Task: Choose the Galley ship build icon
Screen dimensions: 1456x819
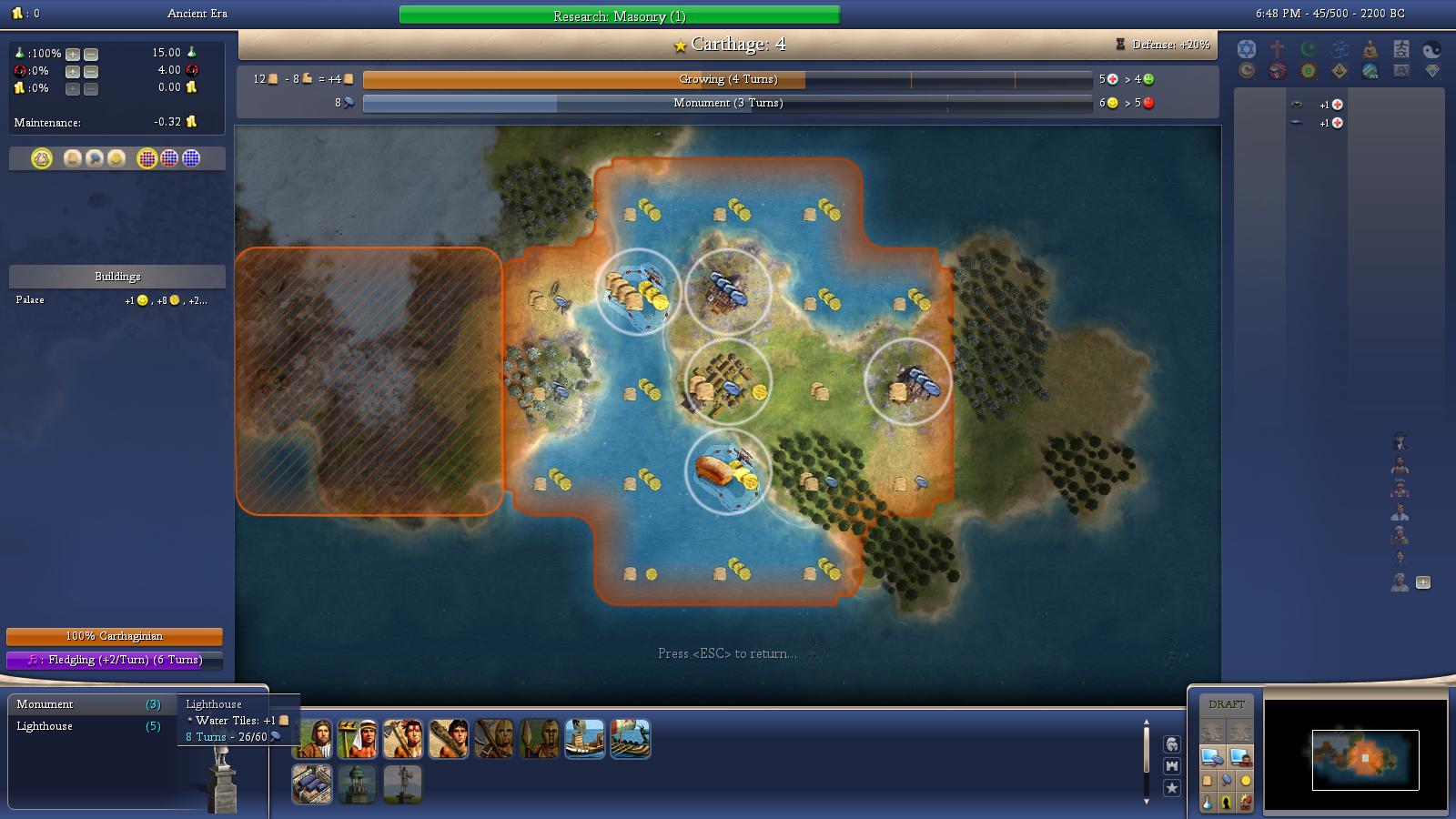Action: point(630,739)
